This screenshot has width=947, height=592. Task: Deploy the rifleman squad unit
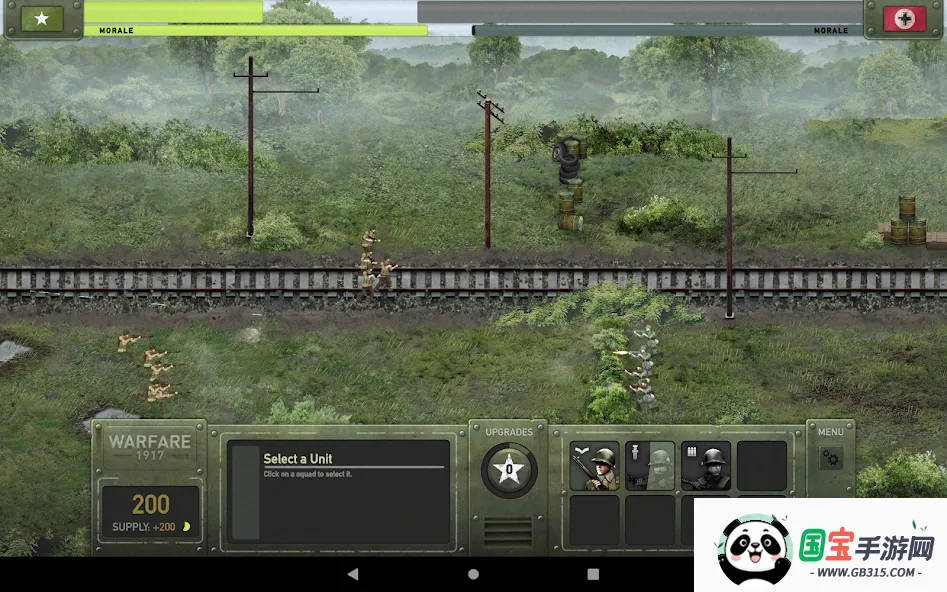pos(595,466)
